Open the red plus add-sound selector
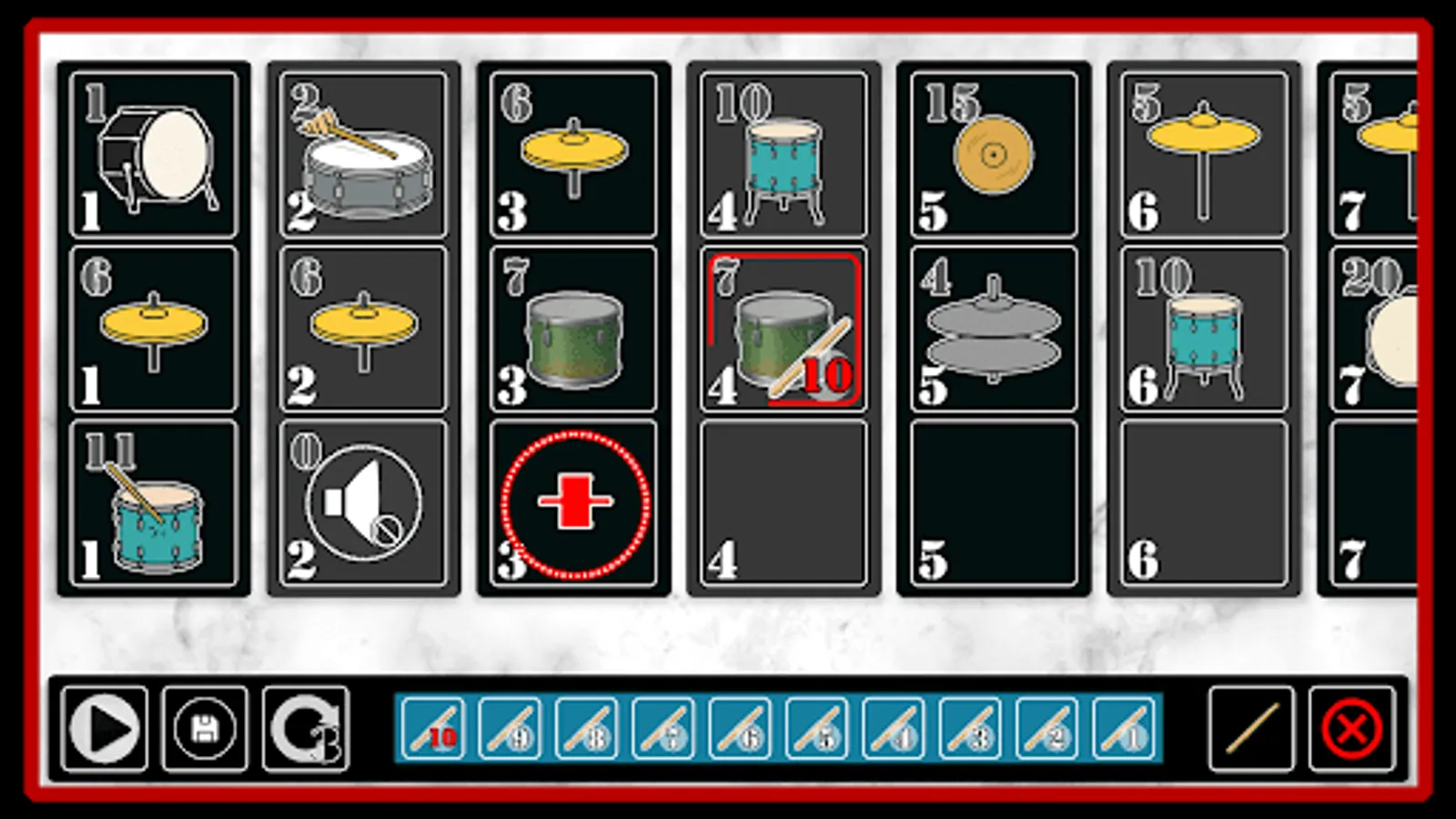 coord(572,500)
